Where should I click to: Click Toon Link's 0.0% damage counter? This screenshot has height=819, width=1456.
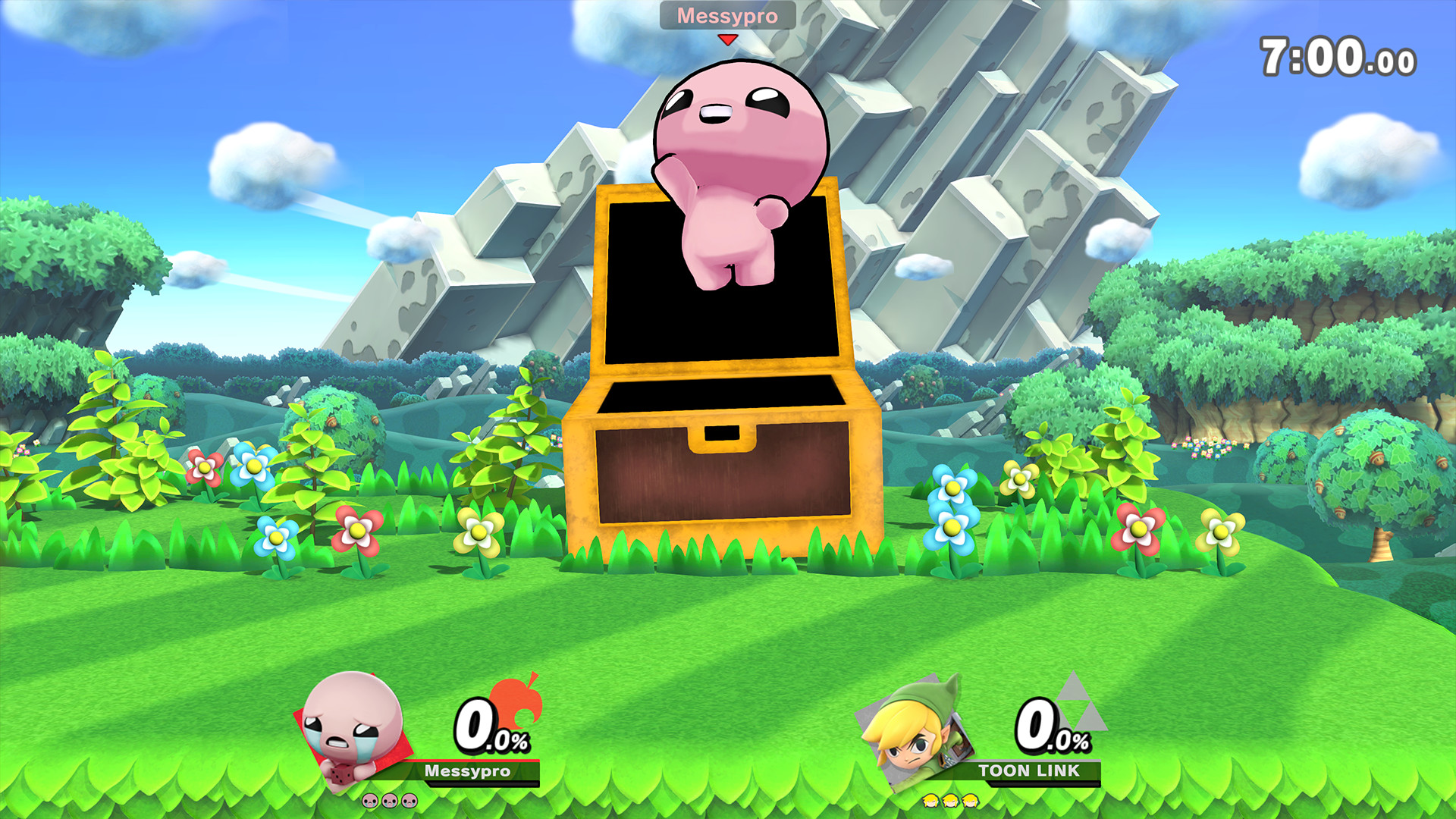click(x=1052, y=726)
